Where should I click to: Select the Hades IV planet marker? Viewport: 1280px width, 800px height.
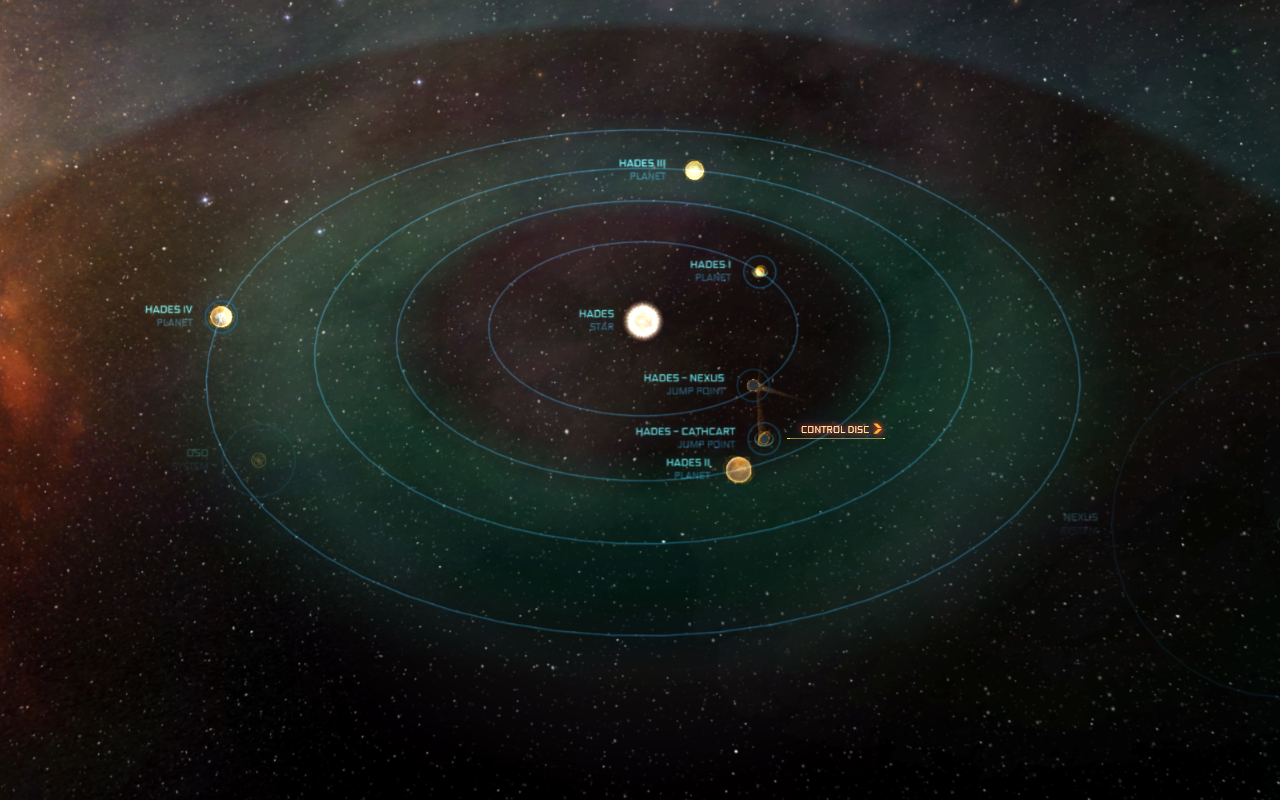pyautogui.click(x=221, y=317)
